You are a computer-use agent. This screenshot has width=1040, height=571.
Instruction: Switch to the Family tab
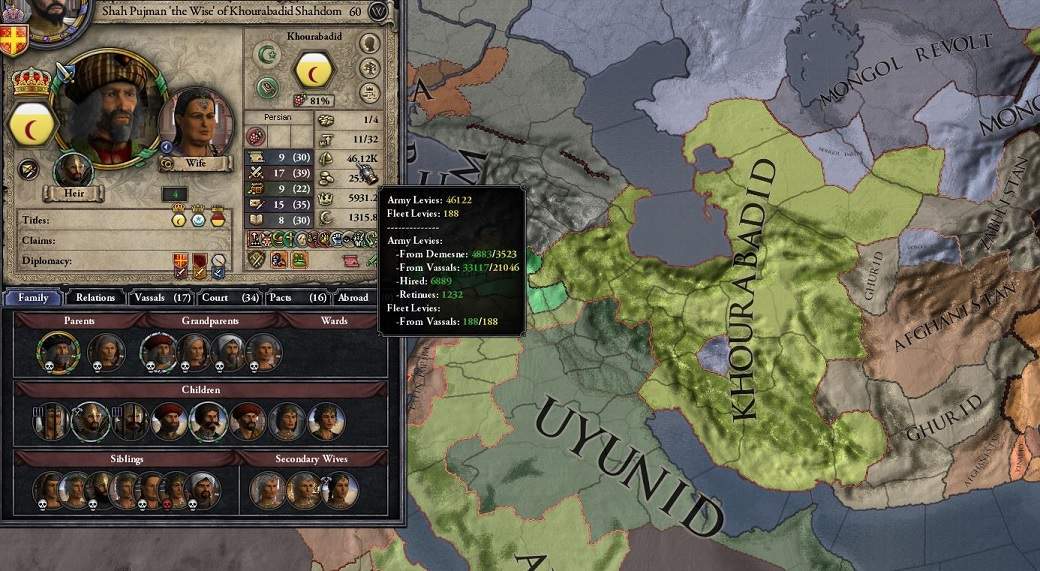click(33, 297)
